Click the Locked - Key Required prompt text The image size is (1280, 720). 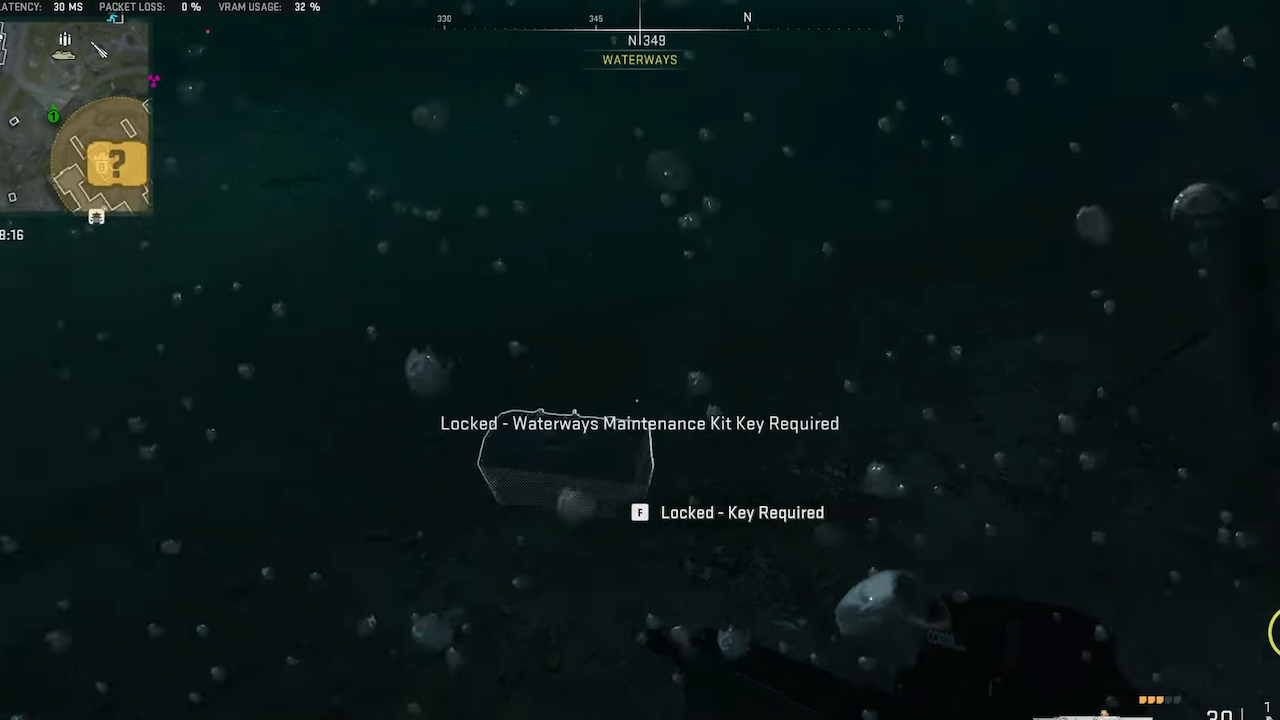(x=742, y=512)
